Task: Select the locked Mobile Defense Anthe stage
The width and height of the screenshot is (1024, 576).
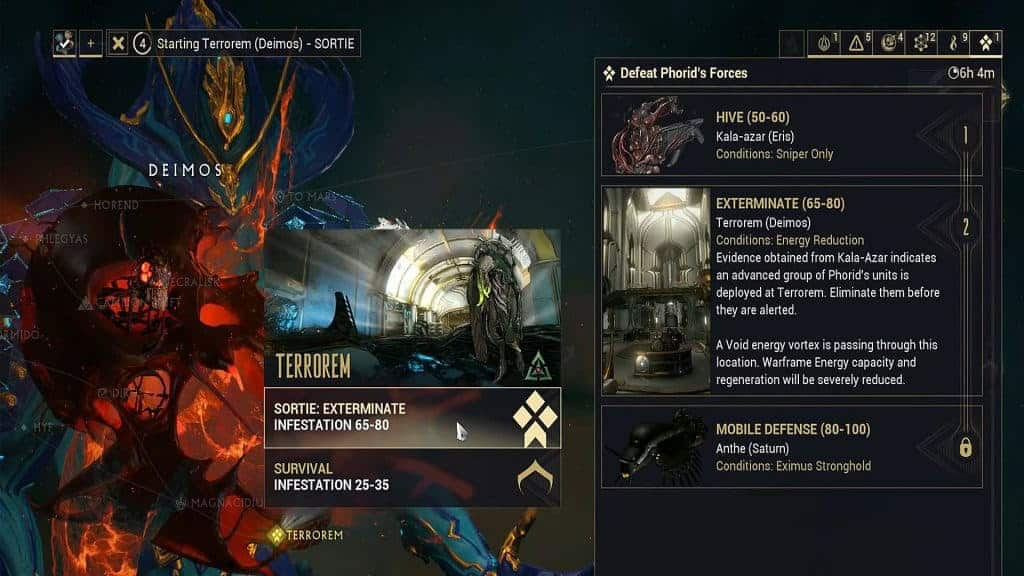Action: pos(792,446)
